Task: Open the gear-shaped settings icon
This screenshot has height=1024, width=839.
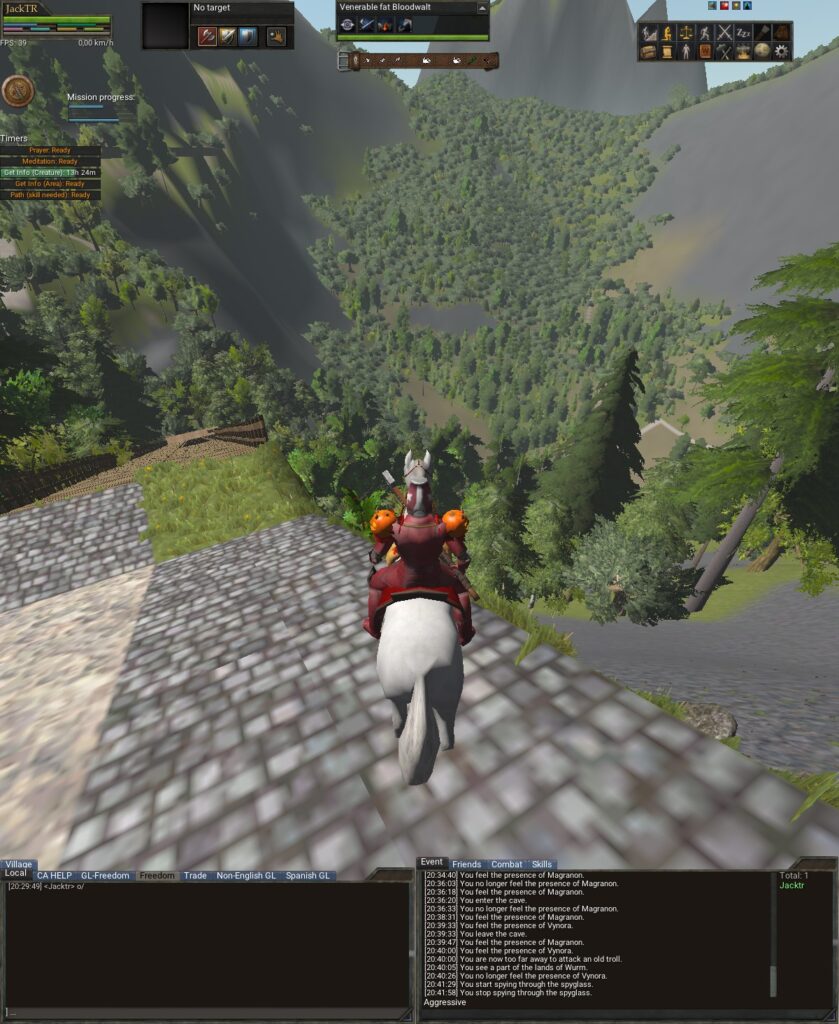Action: coord(781,51)
